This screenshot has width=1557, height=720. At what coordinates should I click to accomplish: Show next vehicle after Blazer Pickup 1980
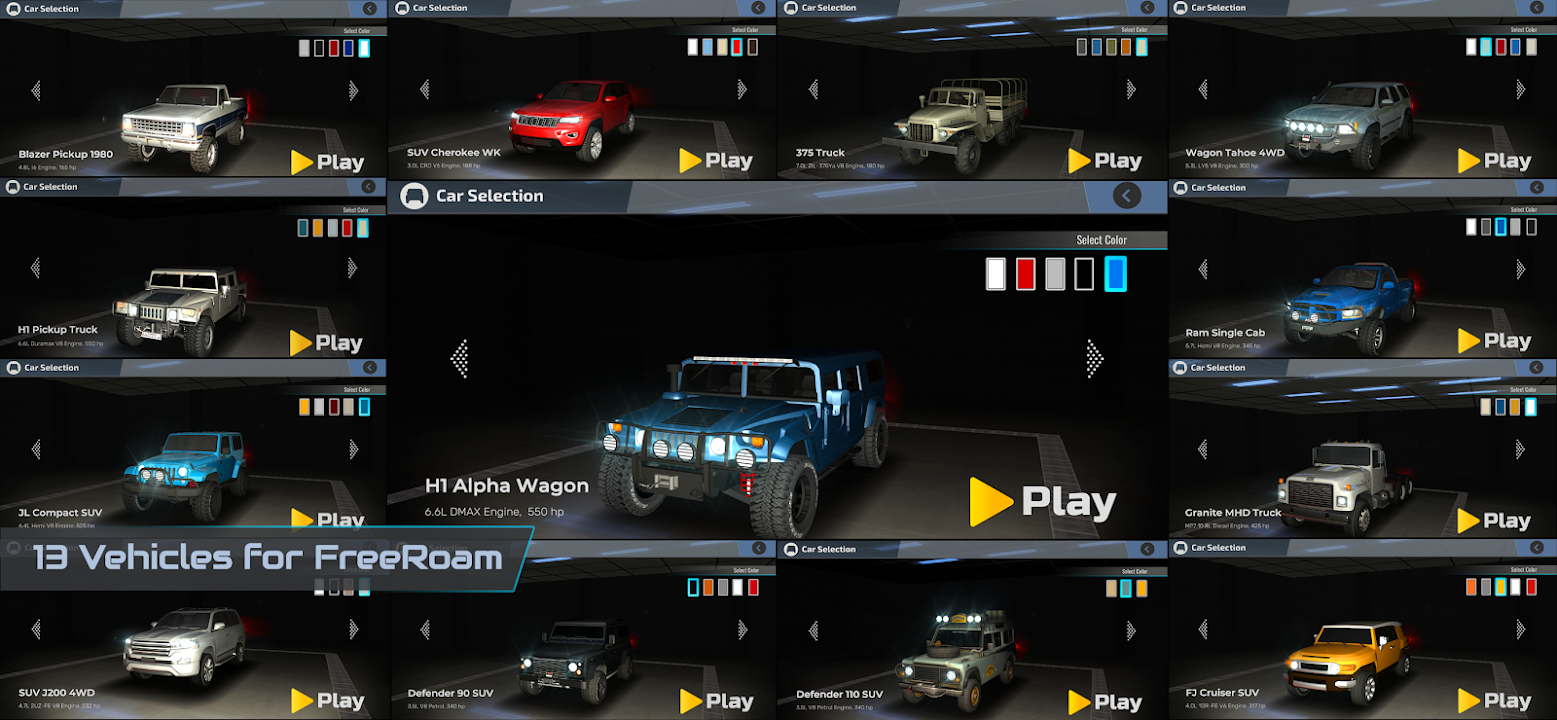coord(353,90)
